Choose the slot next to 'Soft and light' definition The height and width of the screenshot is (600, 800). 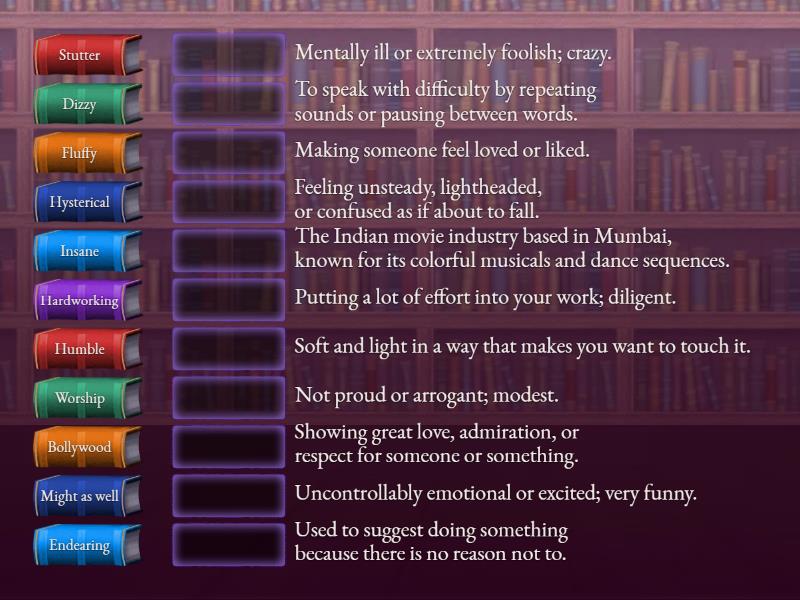229,348
